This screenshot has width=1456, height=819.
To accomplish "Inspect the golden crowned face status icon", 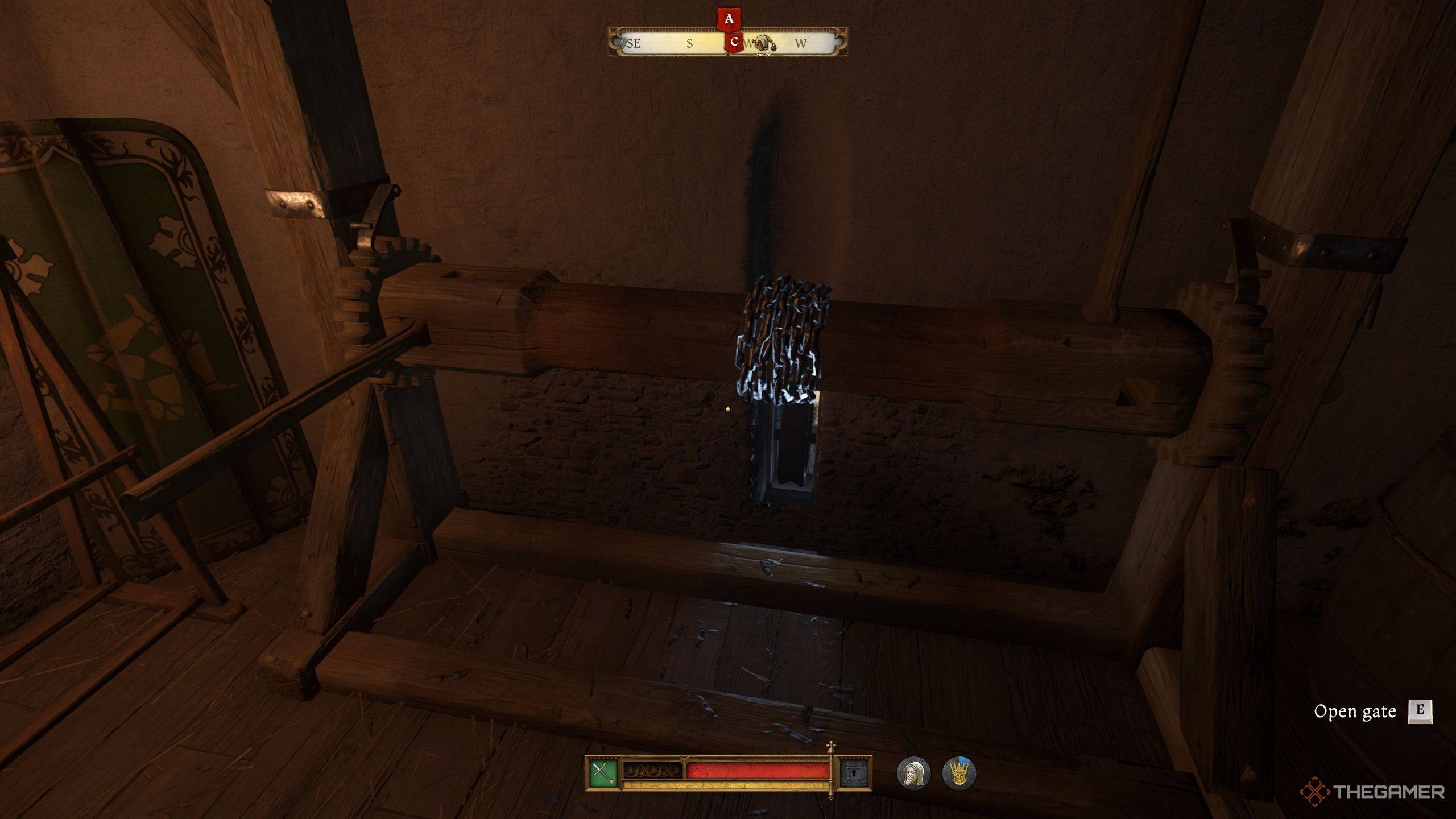I will [x=959, y=772].
